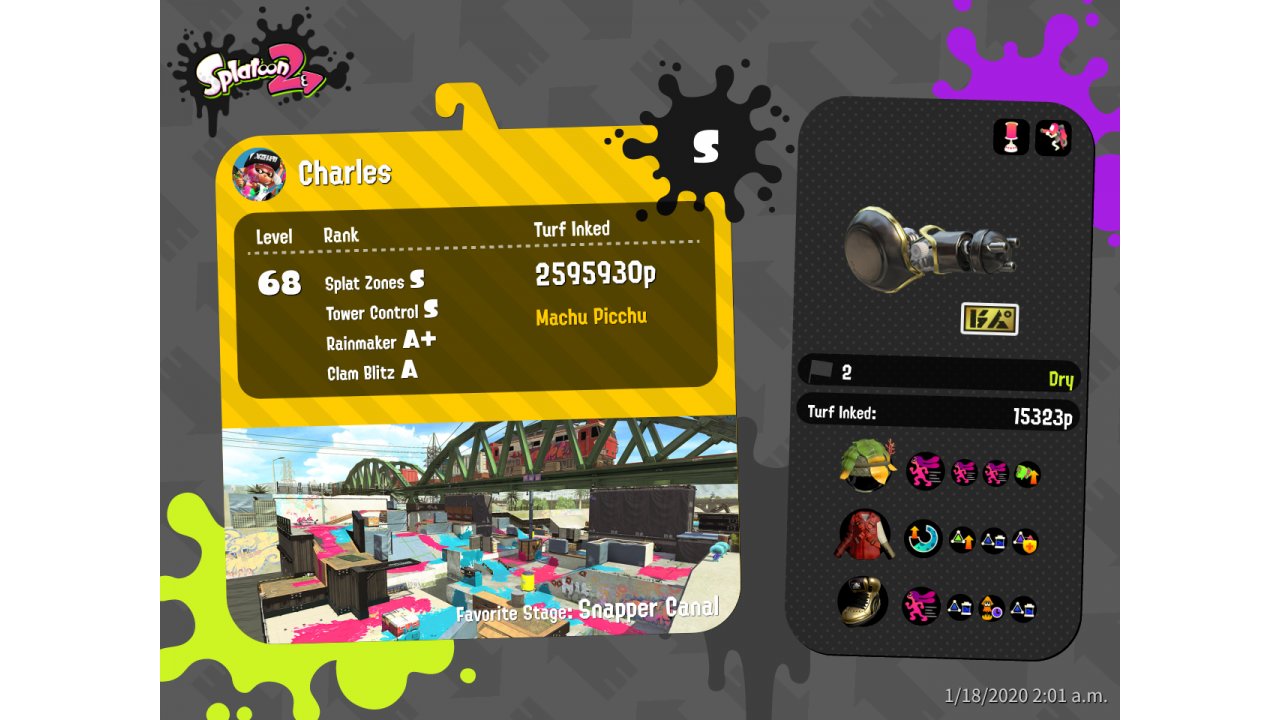Image resolution: width=1280 pixels, height=720 pixels.
Task: Open the Snapper Canal favorite stage image
Action: [480, 530]
